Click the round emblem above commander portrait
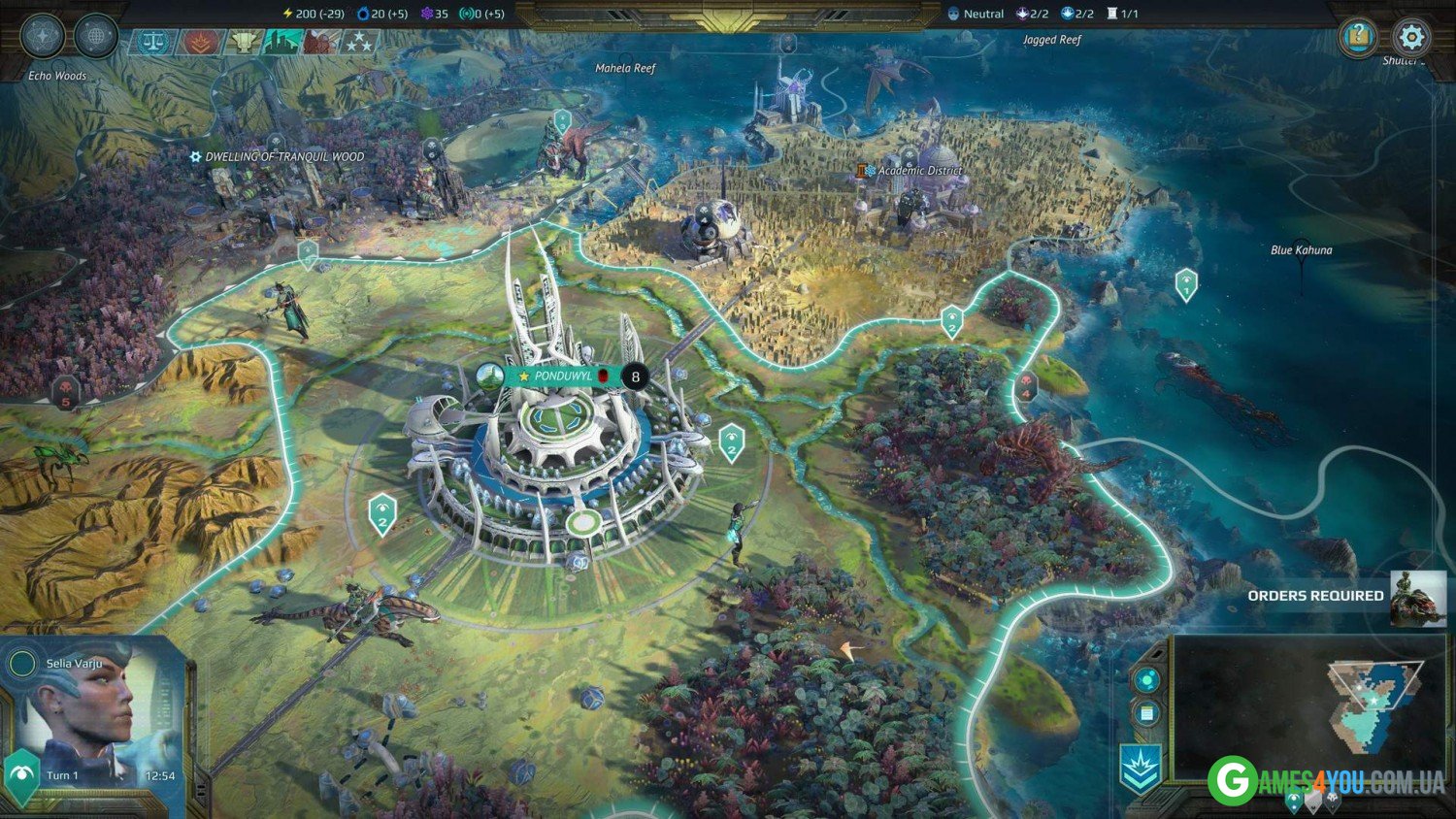Screen dimensions: 1456x819 [x=21, y=664]
